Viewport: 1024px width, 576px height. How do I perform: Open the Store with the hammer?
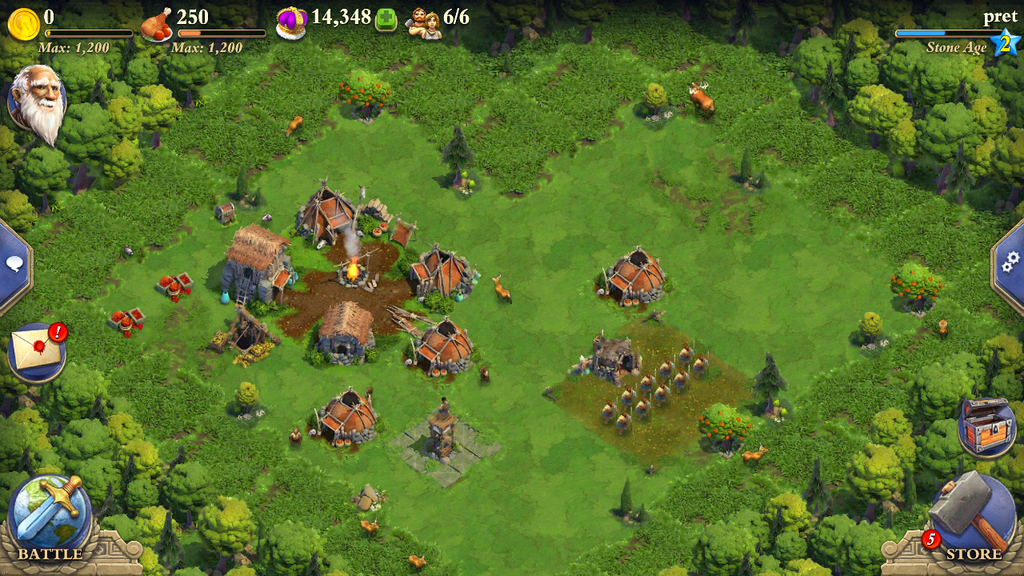(971, 517)
